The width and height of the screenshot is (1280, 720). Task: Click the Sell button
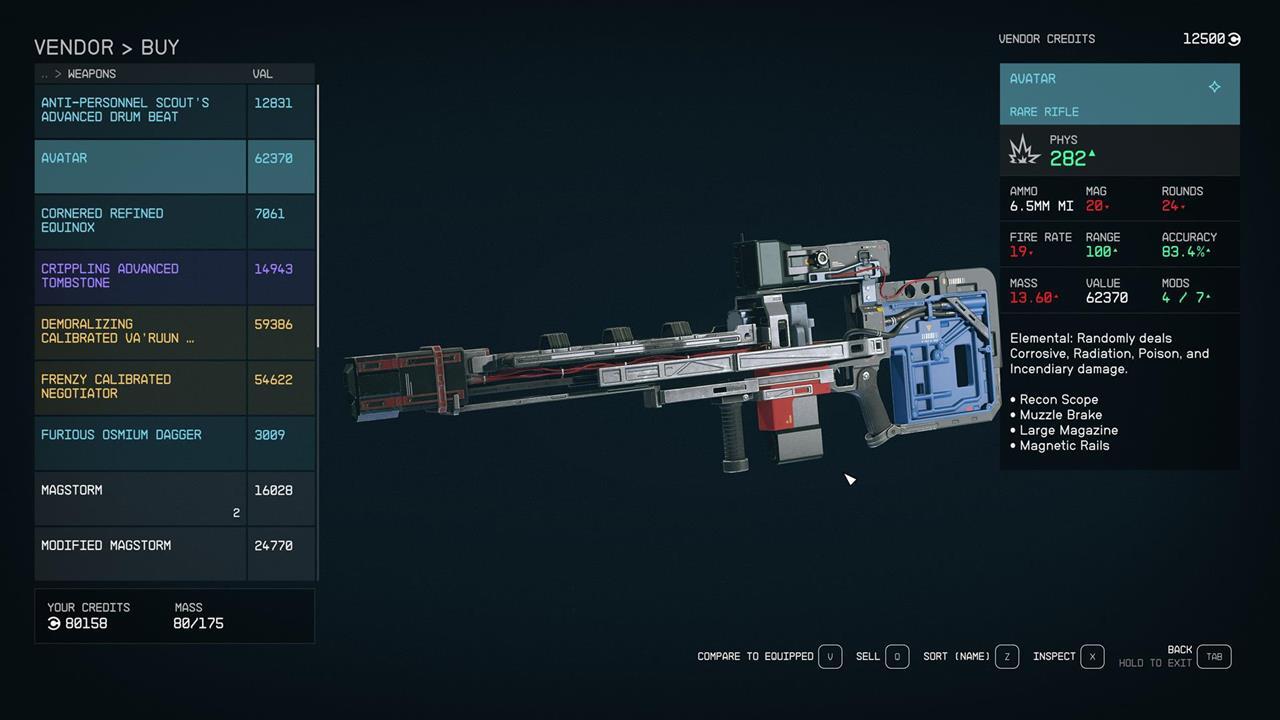coord(867,656)
